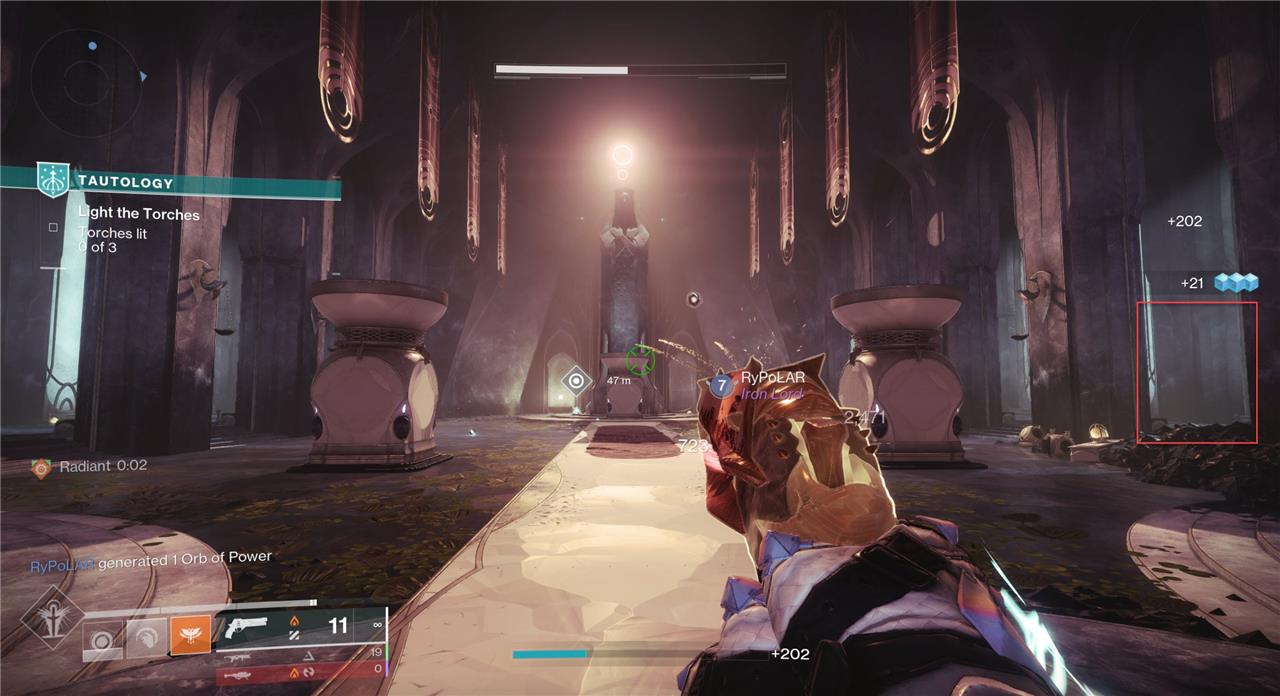This screenshot has width=1280, height=696.
Task: Switch to the second weapon slot
Action: coord(300,653)
